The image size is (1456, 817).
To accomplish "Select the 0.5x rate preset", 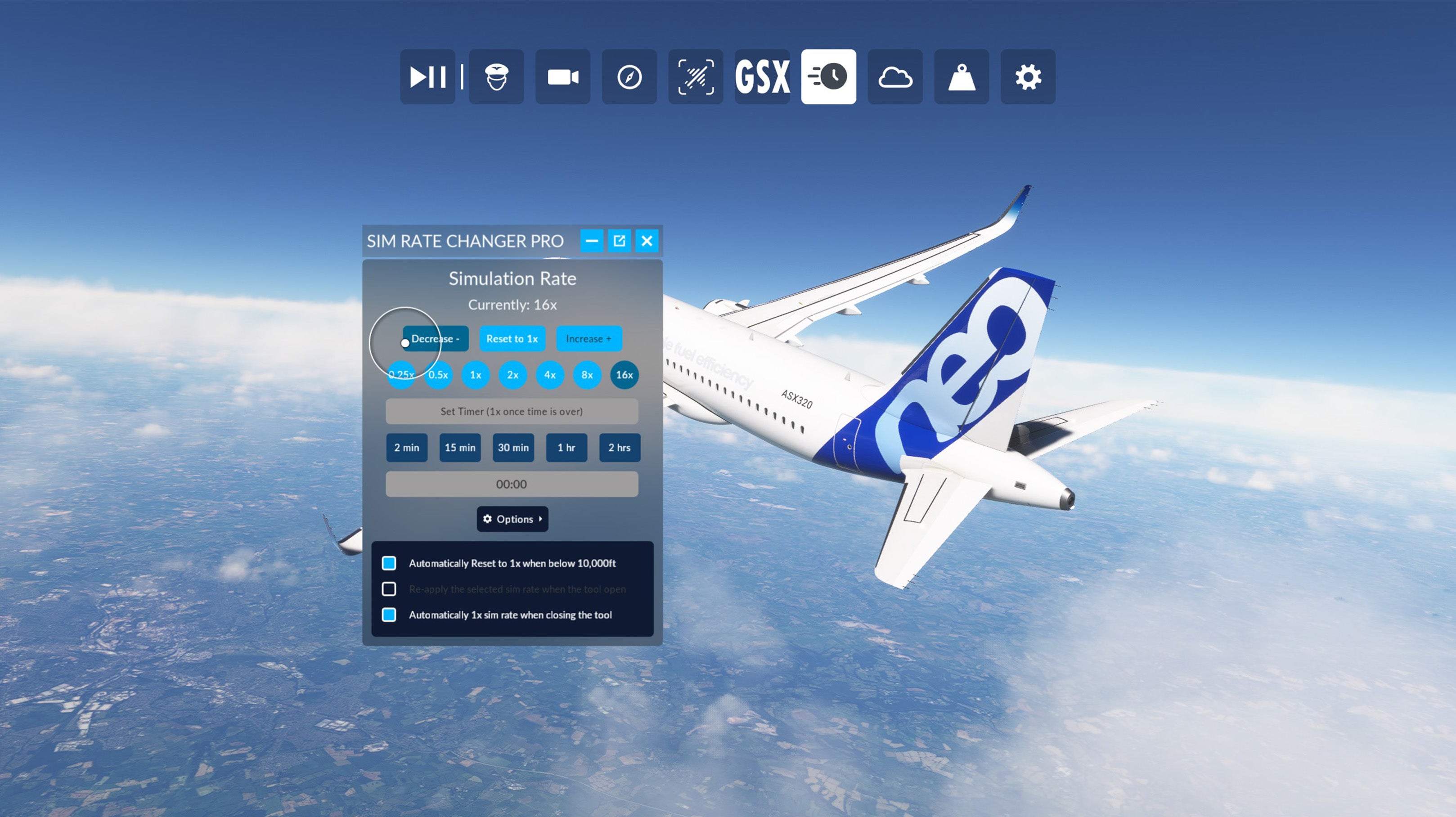I will (439, 375).
